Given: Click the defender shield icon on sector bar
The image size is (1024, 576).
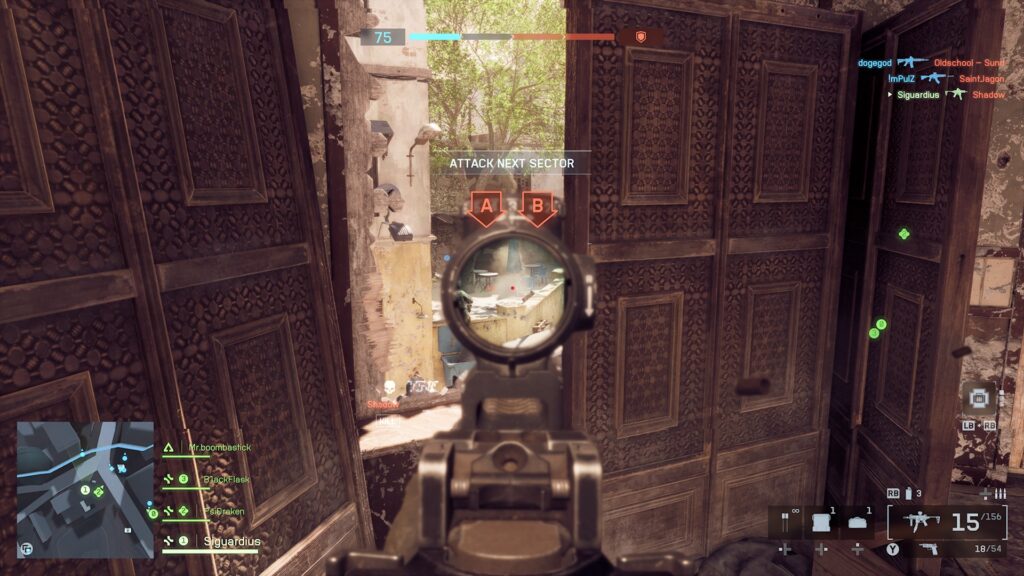Looking at the screenshot, I should click(x=641, y=37).
